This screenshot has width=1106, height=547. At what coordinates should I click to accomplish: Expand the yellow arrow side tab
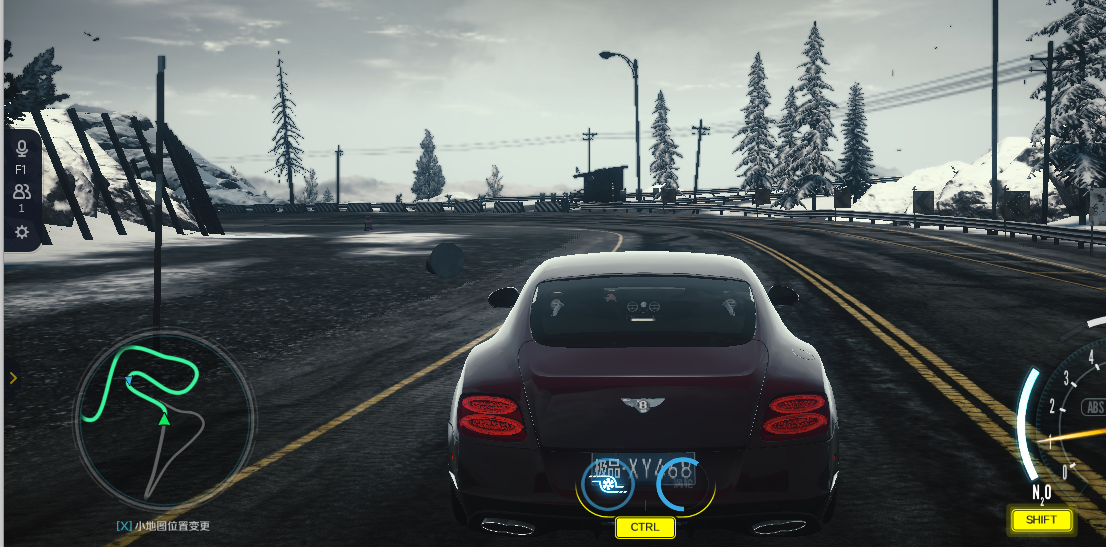pos(12,377)
